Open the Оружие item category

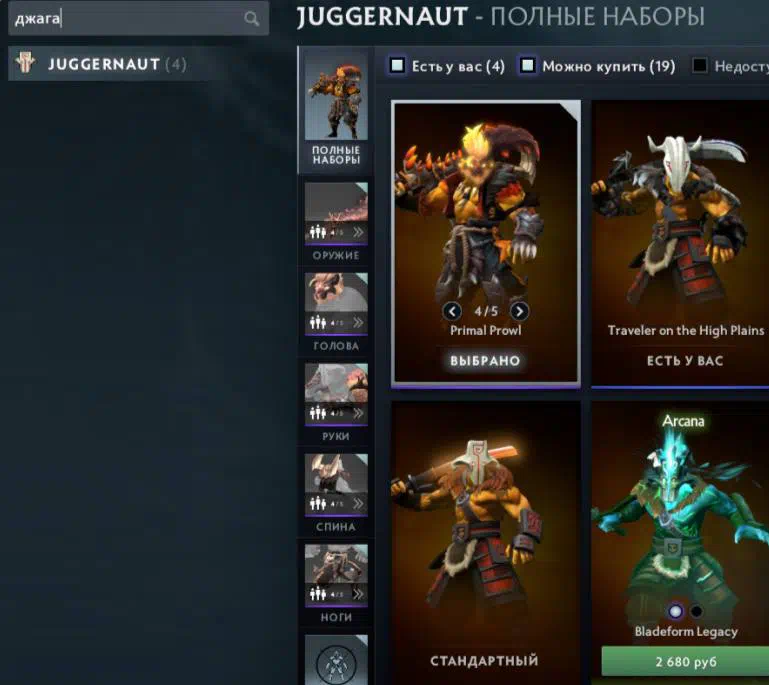tap(336, 220)
